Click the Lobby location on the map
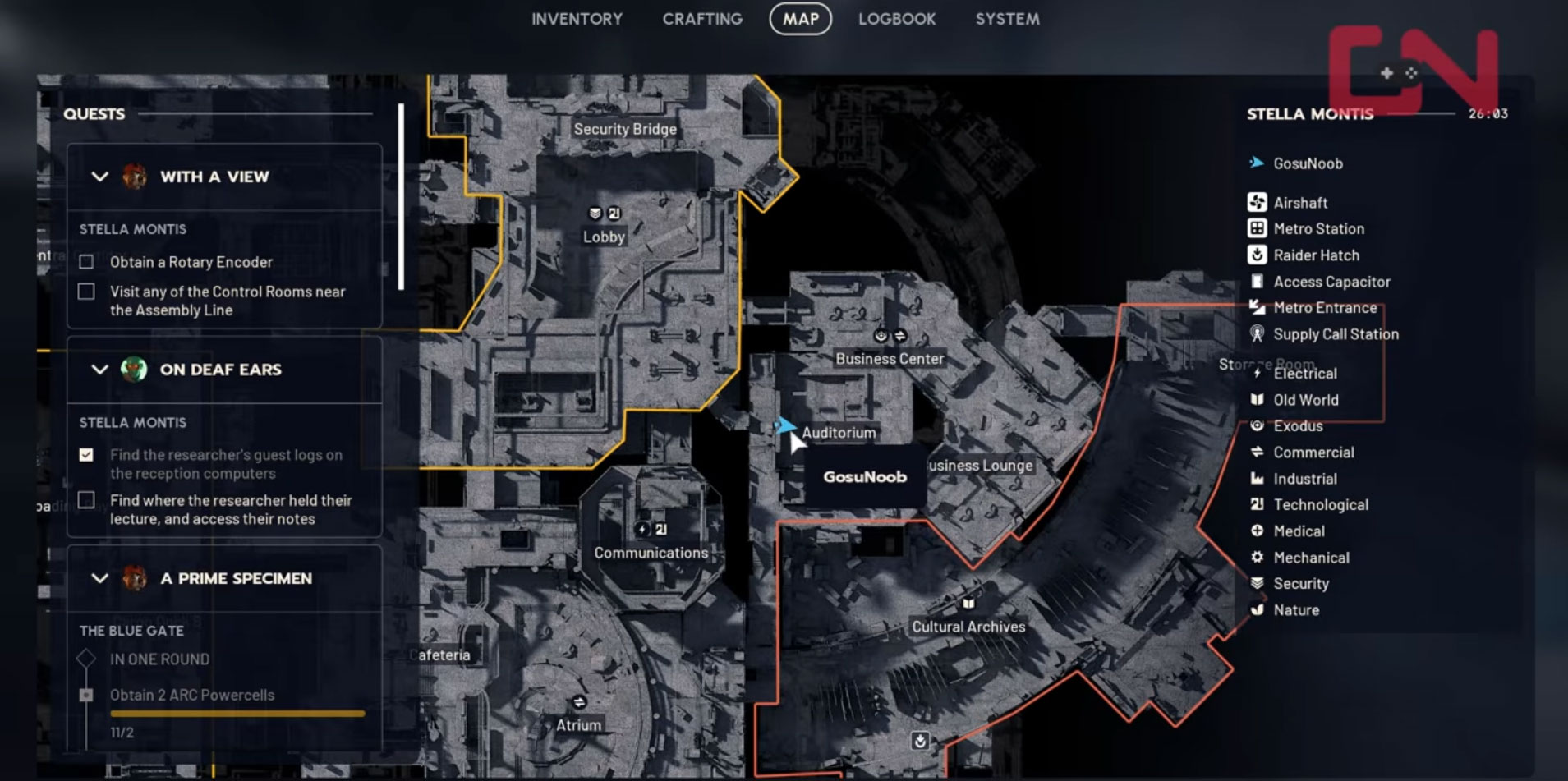Viewport: 1568px width, 781px height. point(604,237)
